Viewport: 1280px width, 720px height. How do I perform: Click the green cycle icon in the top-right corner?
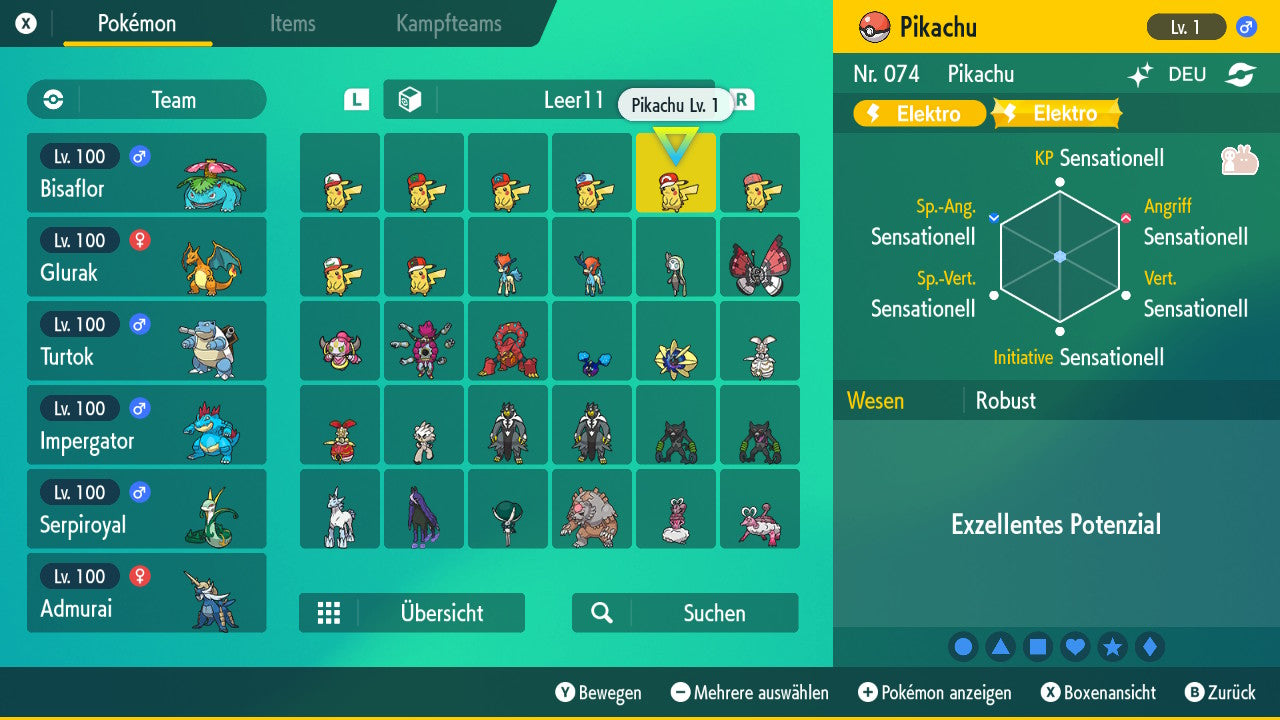(1242, 74)
